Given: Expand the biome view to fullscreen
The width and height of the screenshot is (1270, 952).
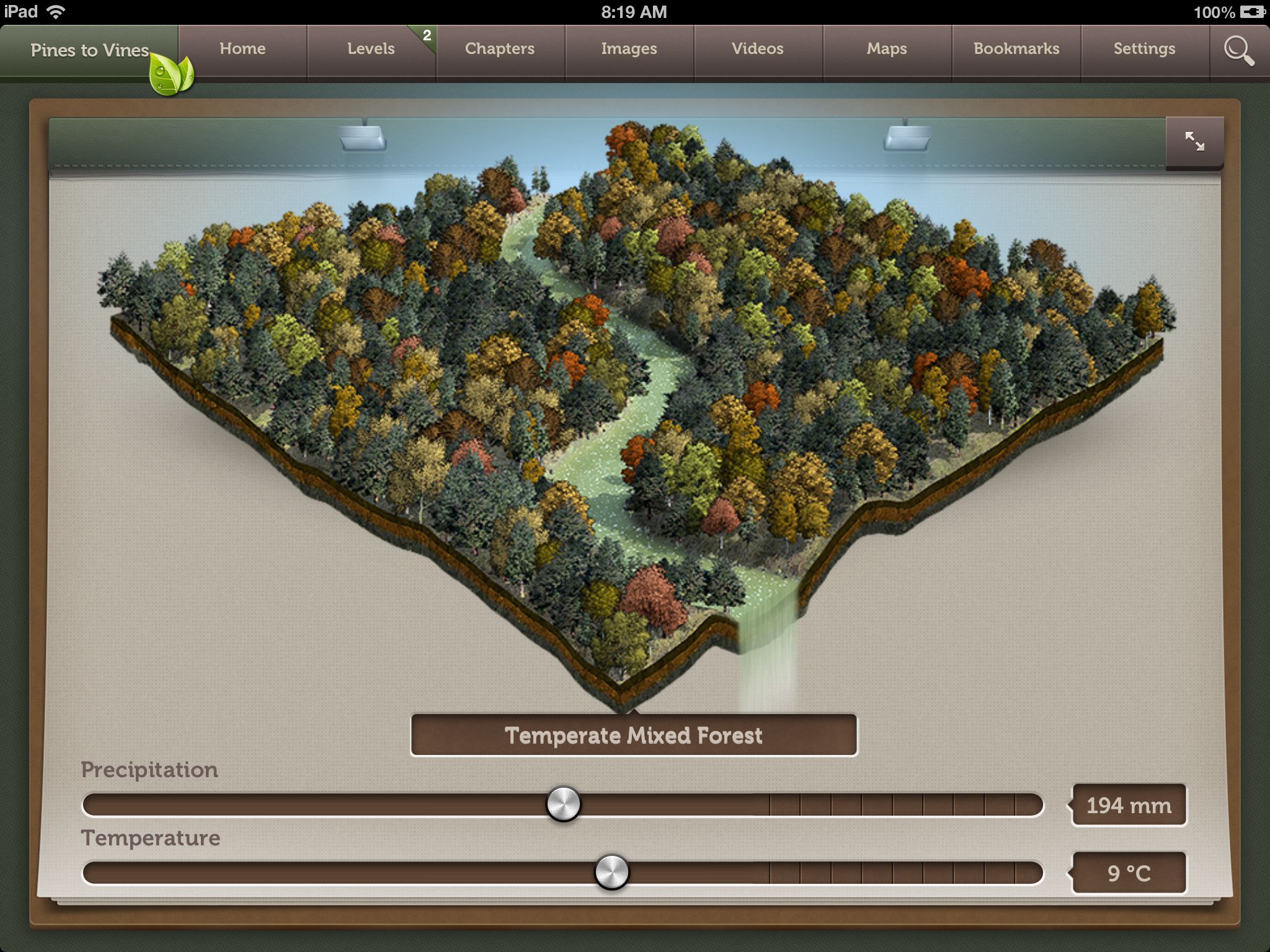Looking at the screenshot, I should (x=1194, y=142).
